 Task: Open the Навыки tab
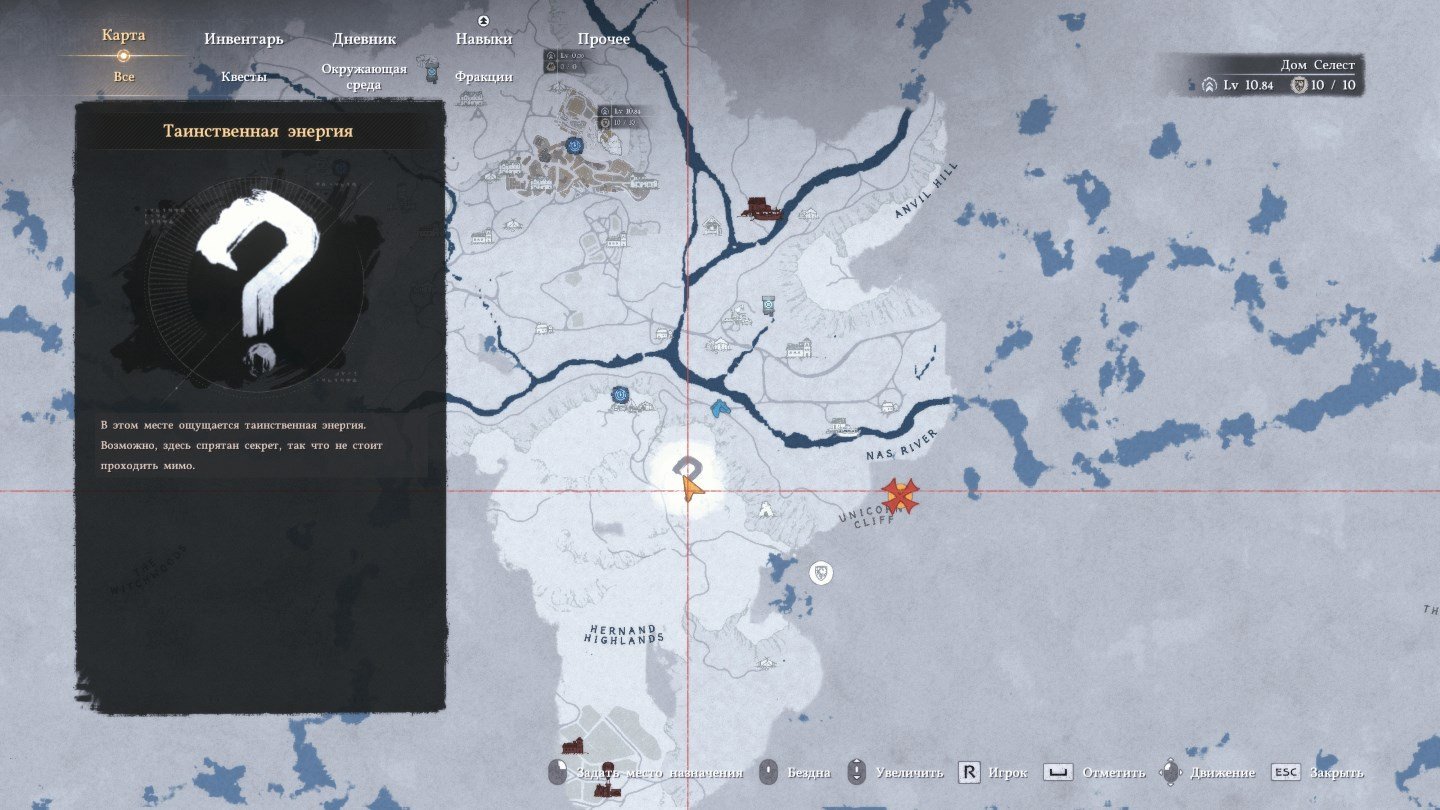tap(484, 39)
